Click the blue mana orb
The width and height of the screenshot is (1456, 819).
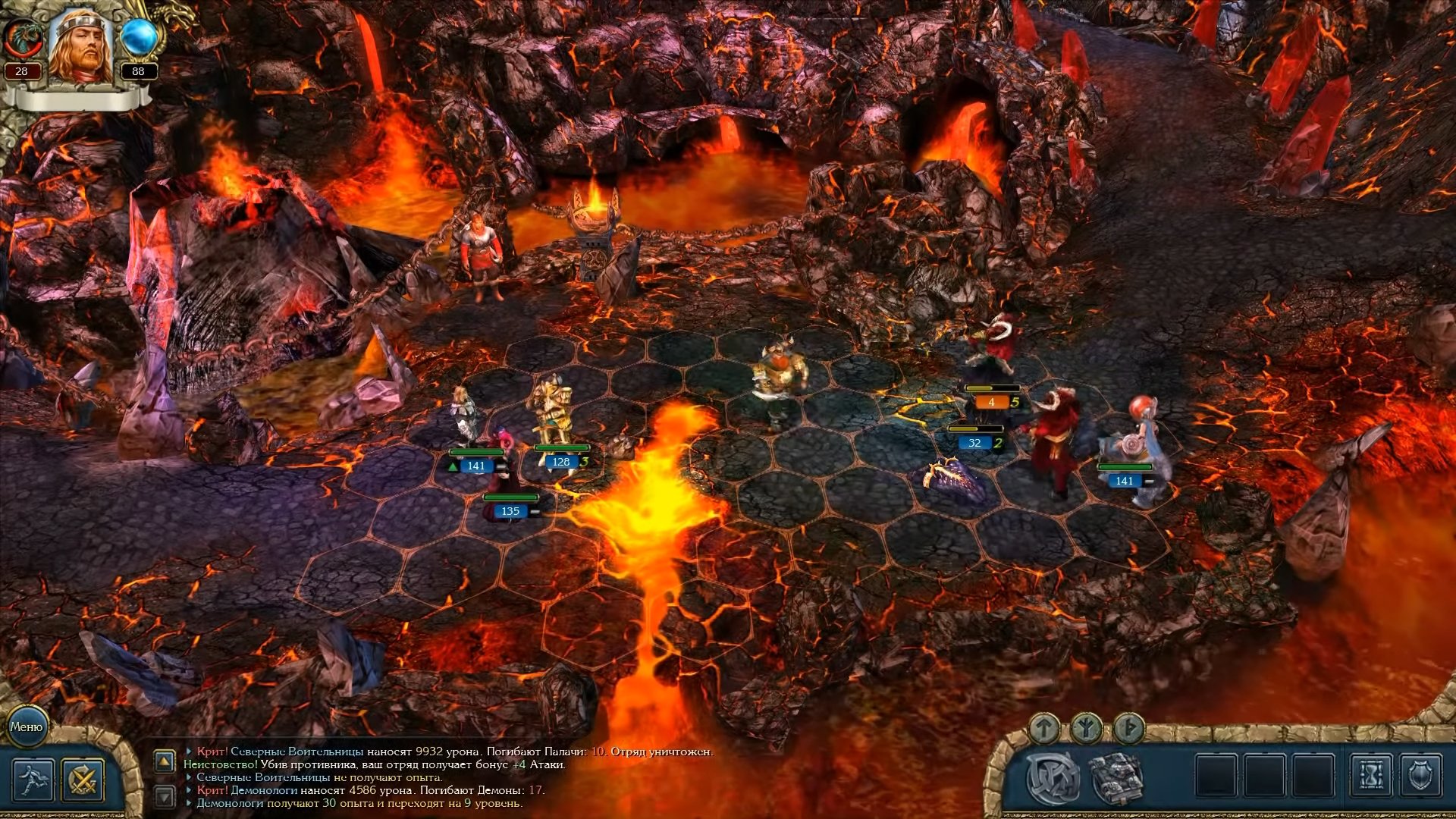coord(139,38)
